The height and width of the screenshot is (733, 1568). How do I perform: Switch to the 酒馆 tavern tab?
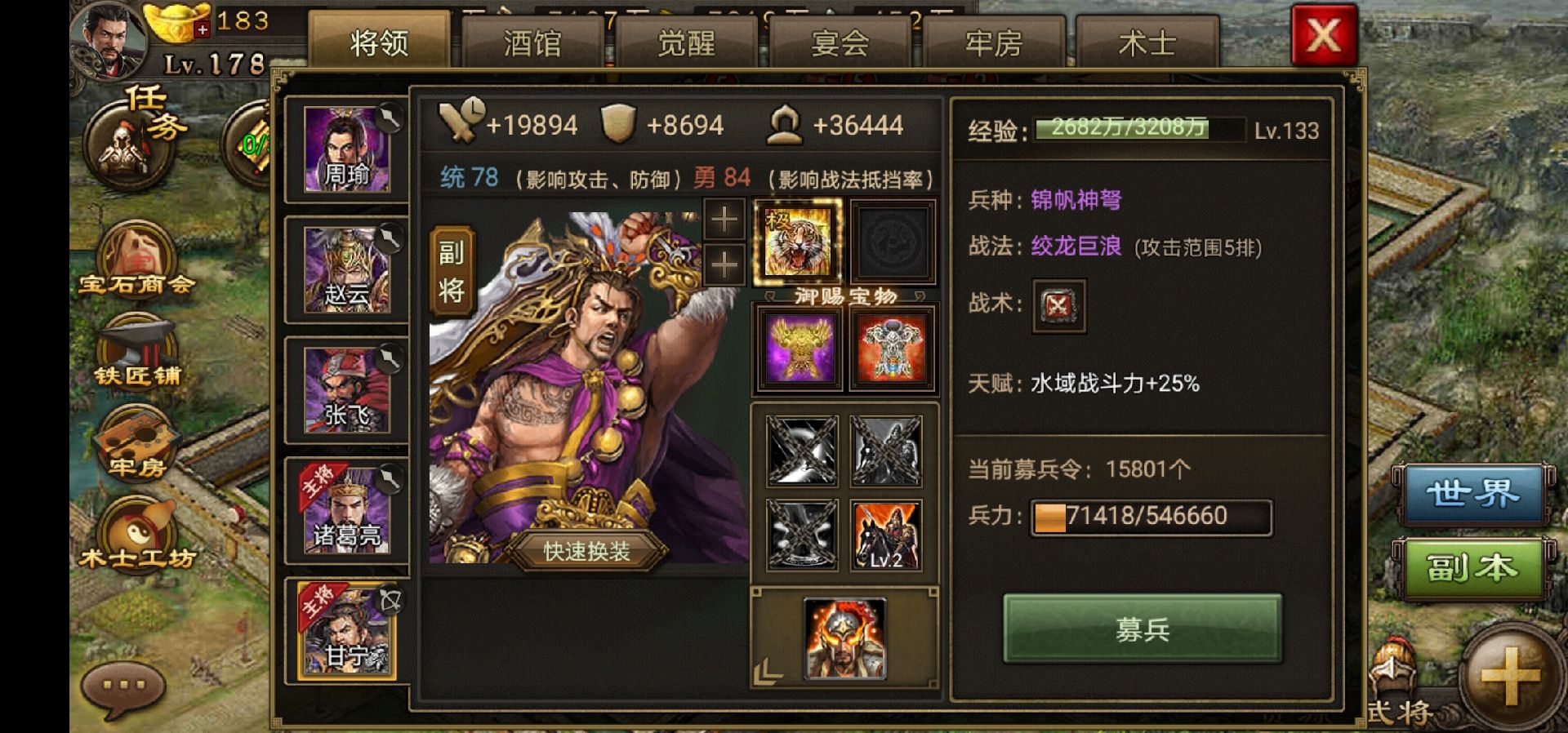click(535, 45)
